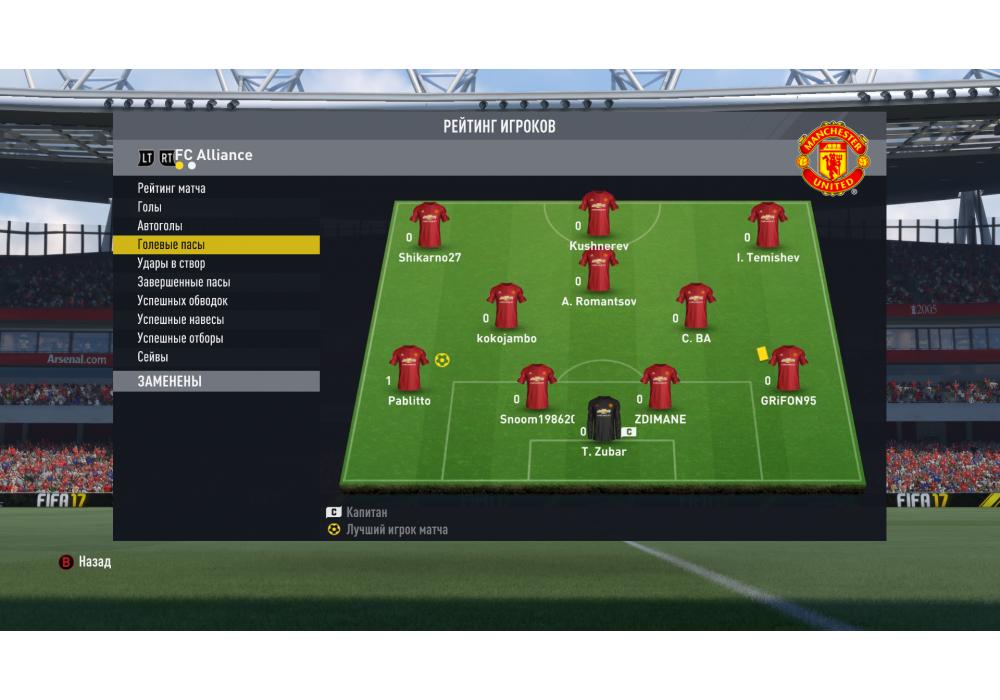
Task: Select player Pablitto's shirt
Action: 408,368
